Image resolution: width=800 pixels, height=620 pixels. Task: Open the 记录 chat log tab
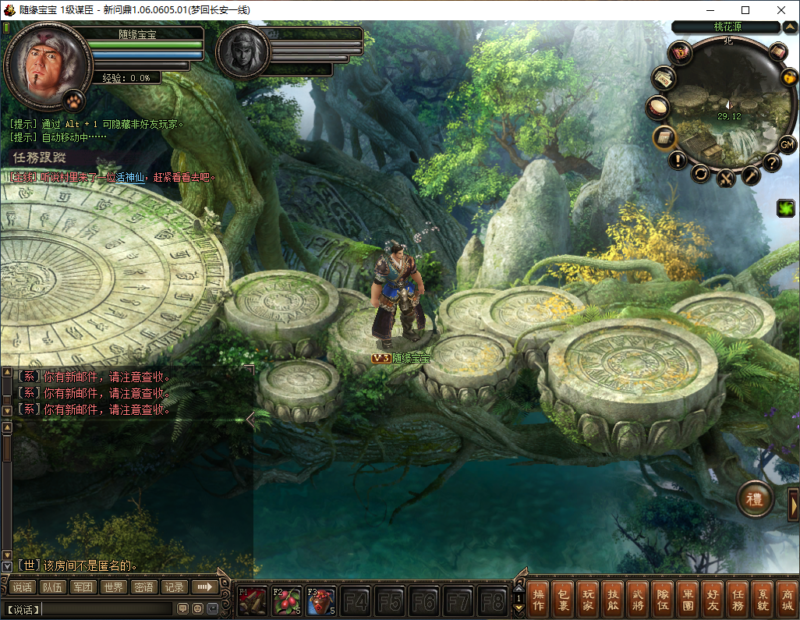coord(174,587)
